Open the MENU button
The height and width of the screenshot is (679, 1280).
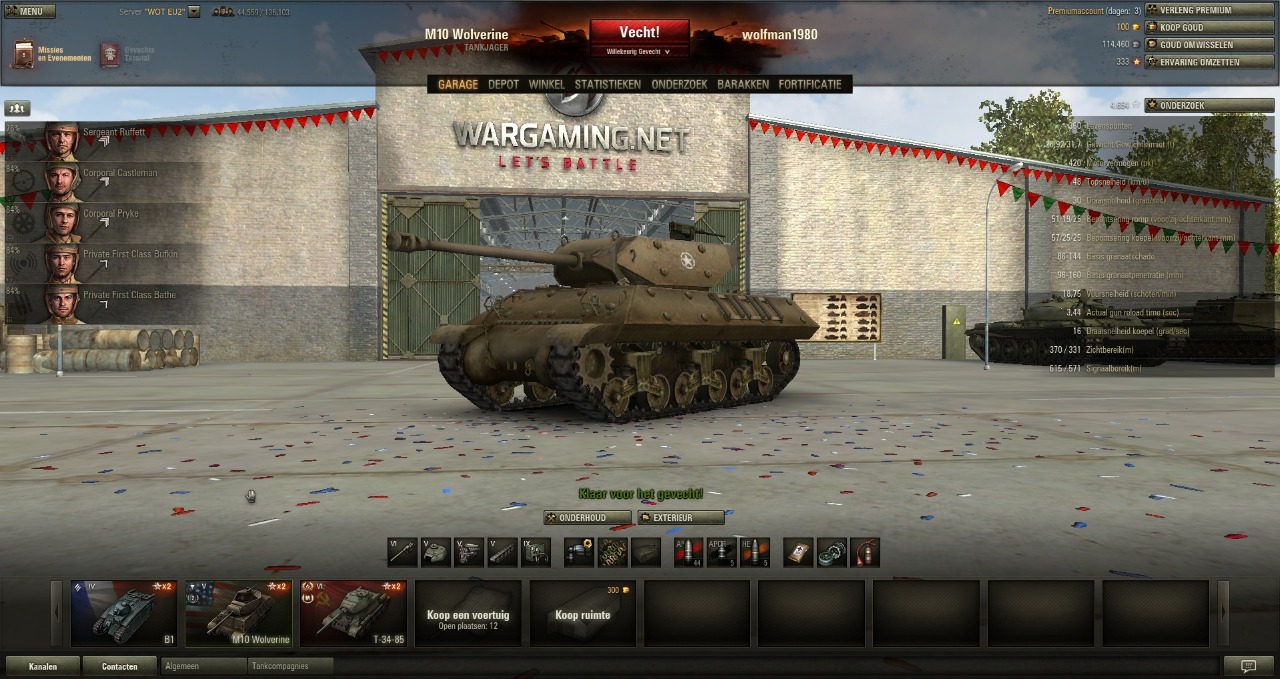[29, 12]
